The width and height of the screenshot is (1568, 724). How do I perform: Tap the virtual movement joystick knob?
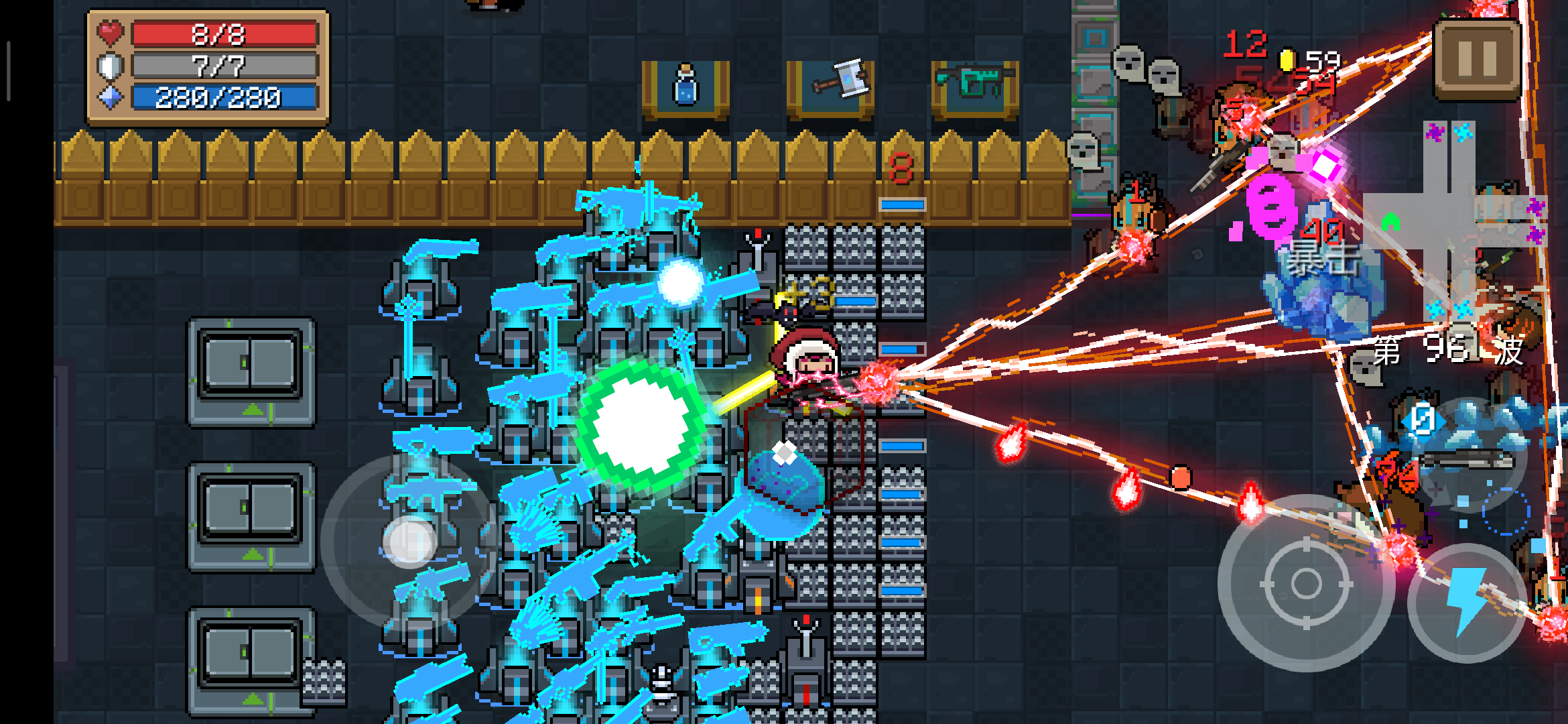coord(409,541)
